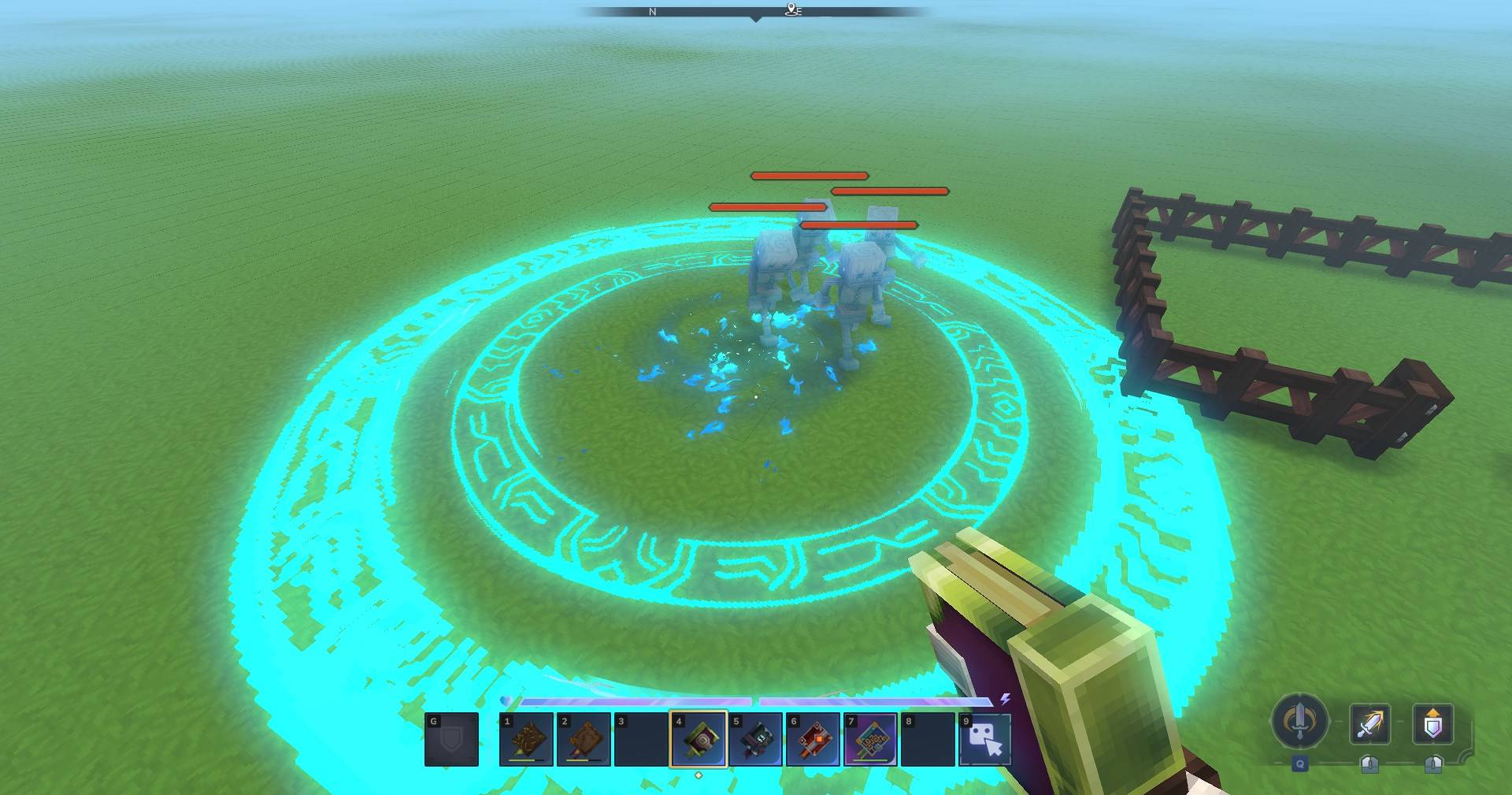
Task: Click the compass bar location marker
Action: [792, 10]
